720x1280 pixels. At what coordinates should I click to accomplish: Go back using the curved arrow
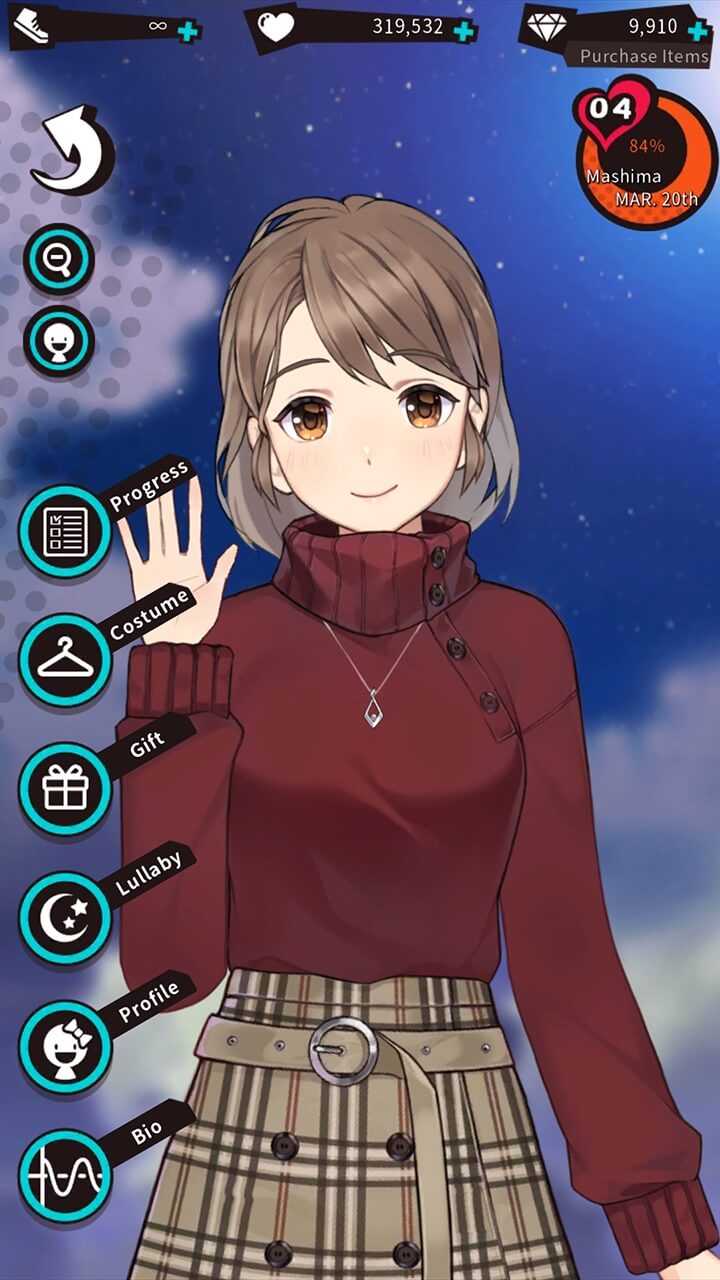click(72, 152)
